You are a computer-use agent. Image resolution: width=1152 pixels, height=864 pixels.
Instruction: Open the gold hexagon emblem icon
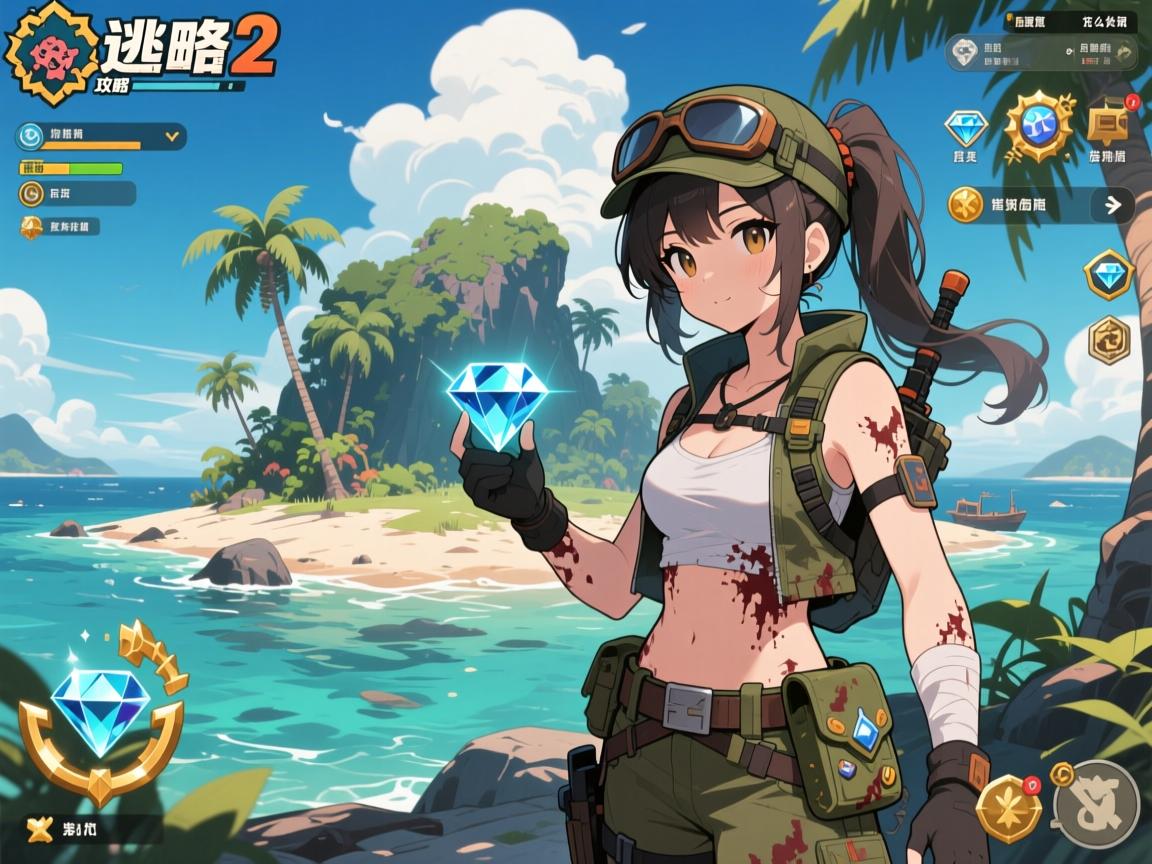[1108, 338]
